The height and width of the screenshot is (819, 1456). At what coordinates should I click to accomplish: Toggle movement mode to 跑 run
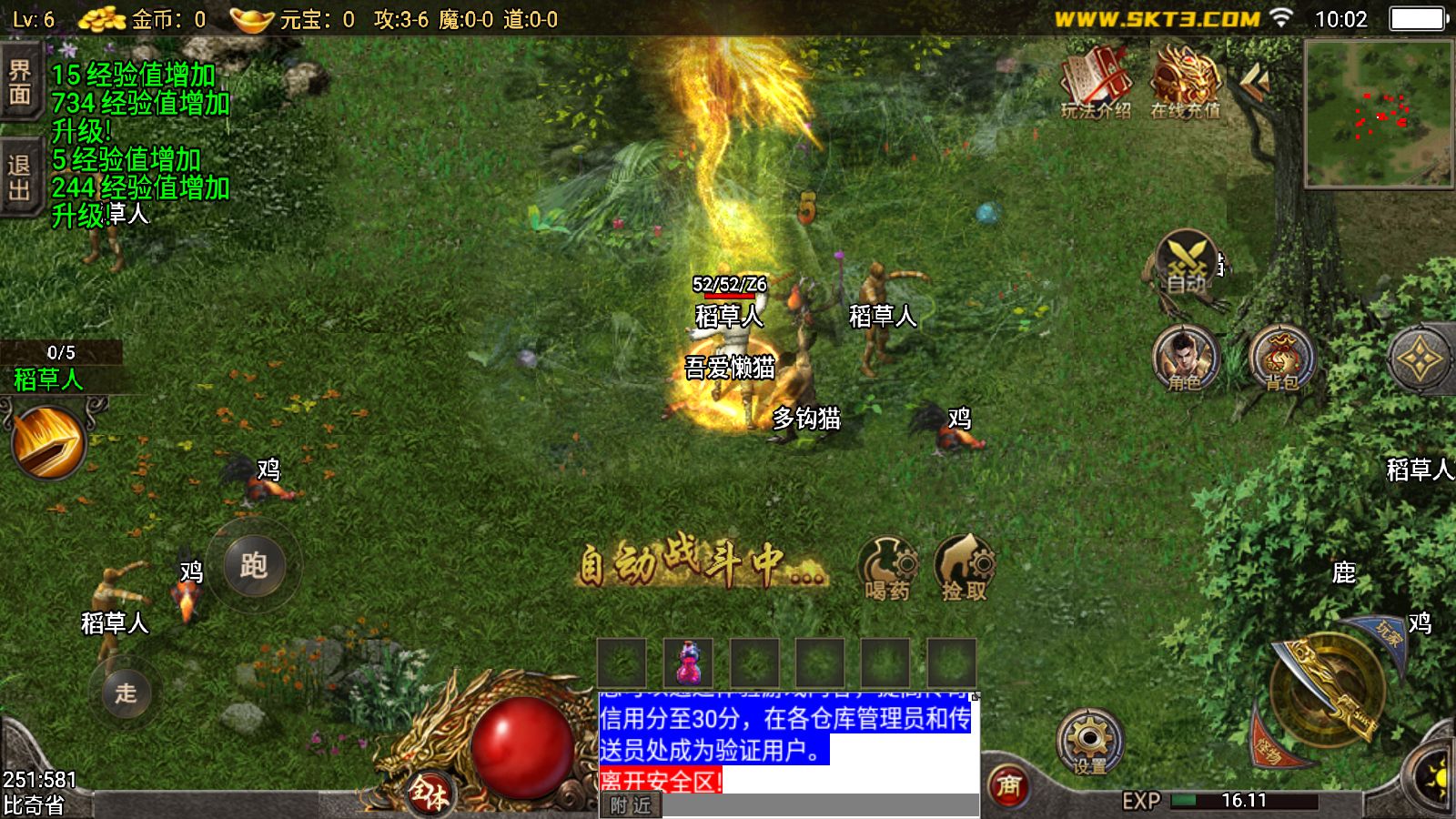256,566
